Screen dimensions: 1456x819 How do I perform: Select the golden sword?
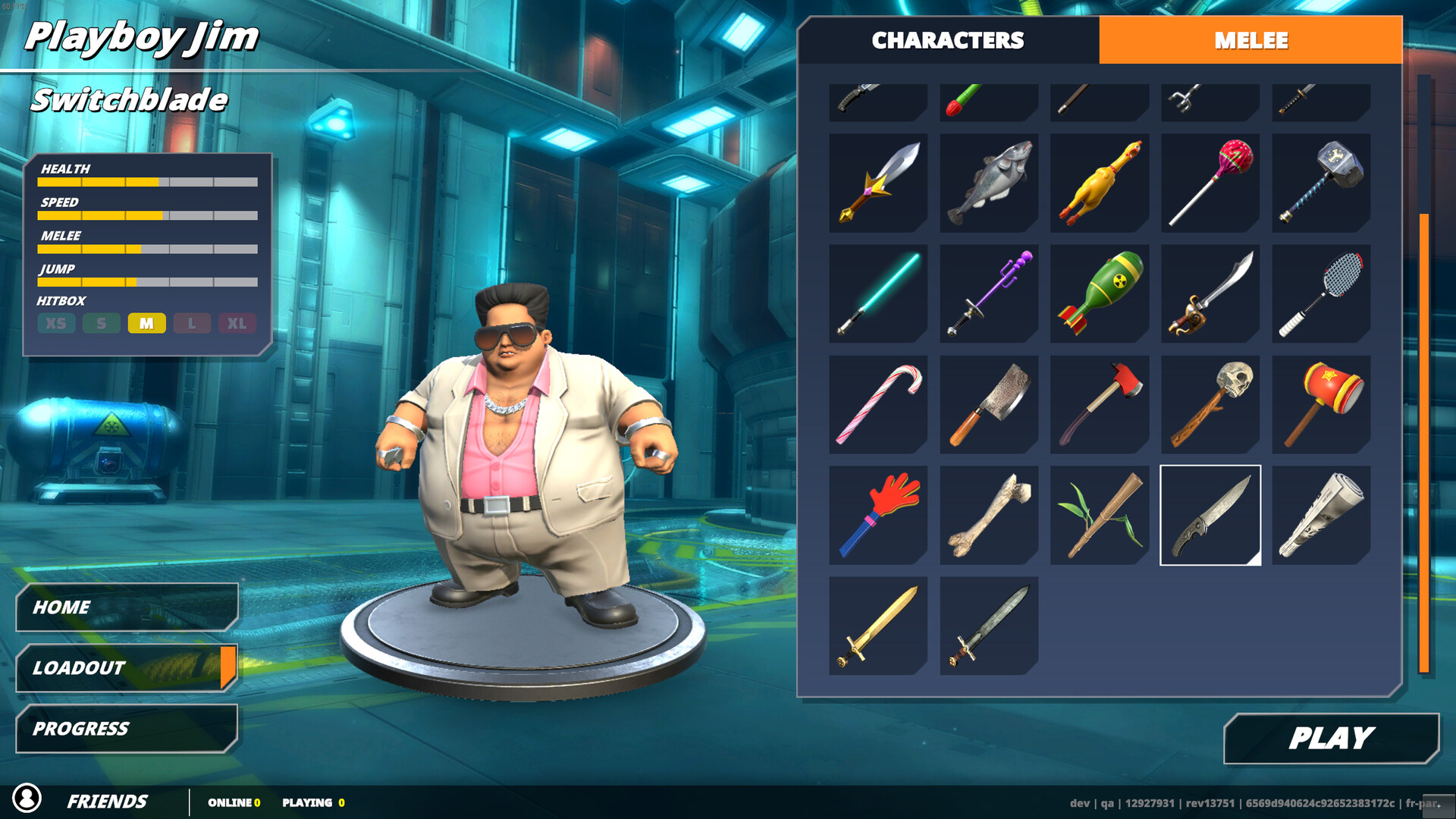pos(877,623)
